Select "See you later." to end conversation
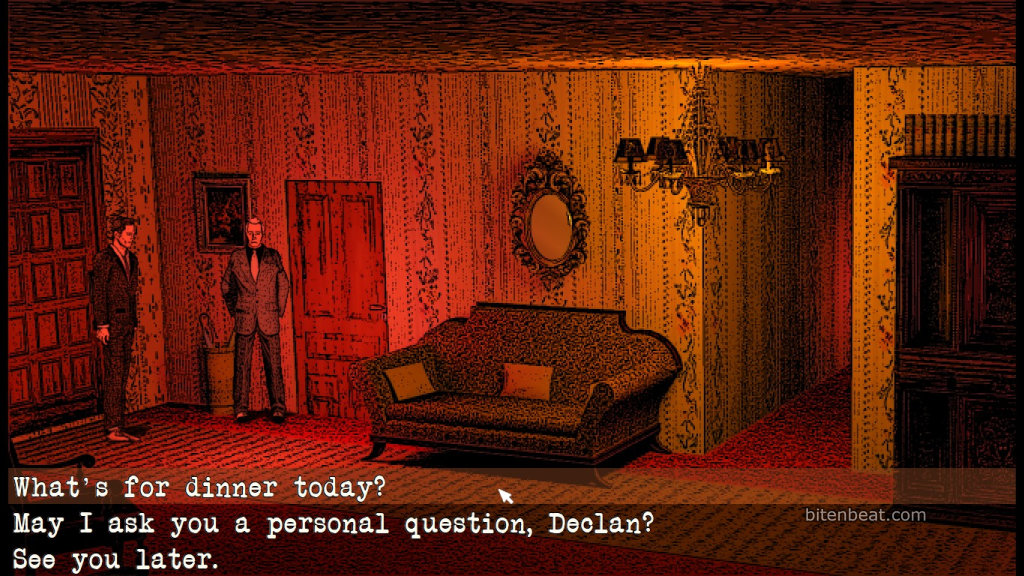 pos(115,559)
